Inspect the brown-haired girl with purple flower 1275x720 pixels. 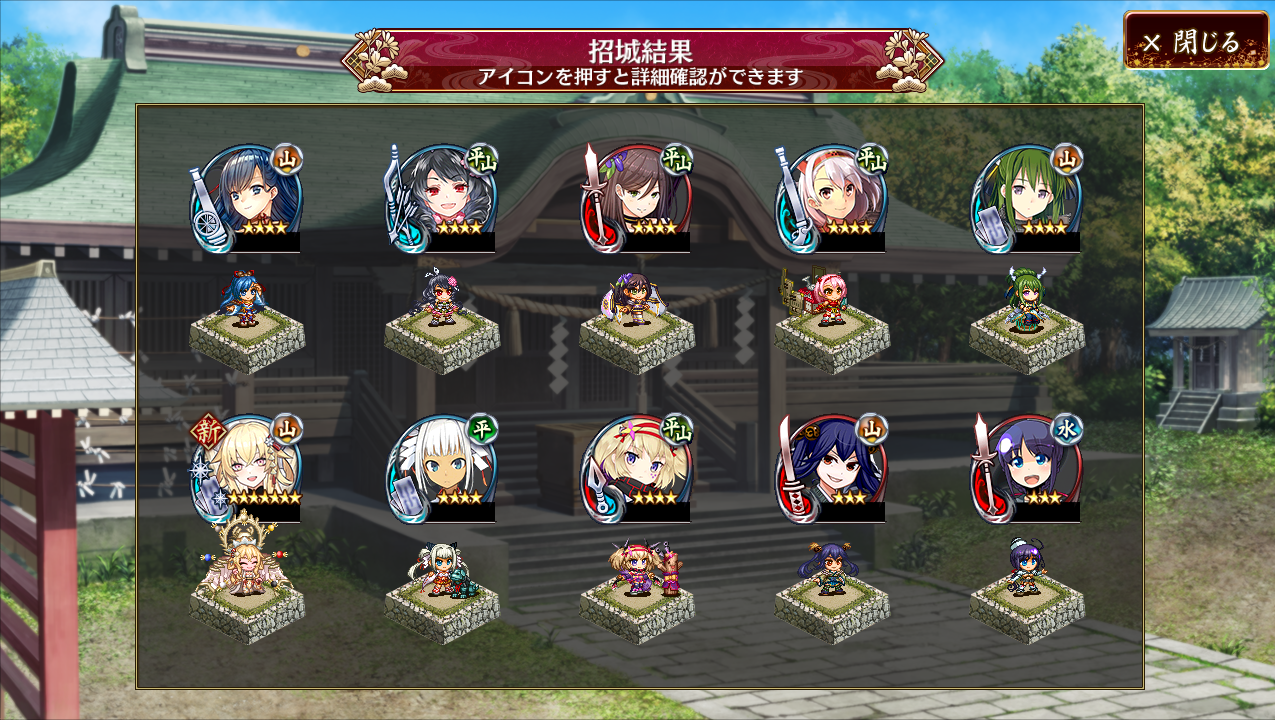(636, 198)
